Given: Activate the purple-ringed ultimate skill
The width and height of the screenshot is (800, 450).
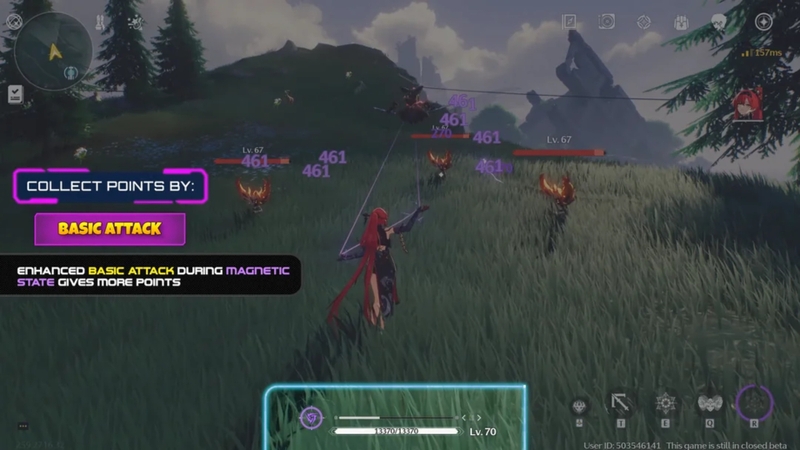Looking at the screenshot, I should (x=754, y=403).
